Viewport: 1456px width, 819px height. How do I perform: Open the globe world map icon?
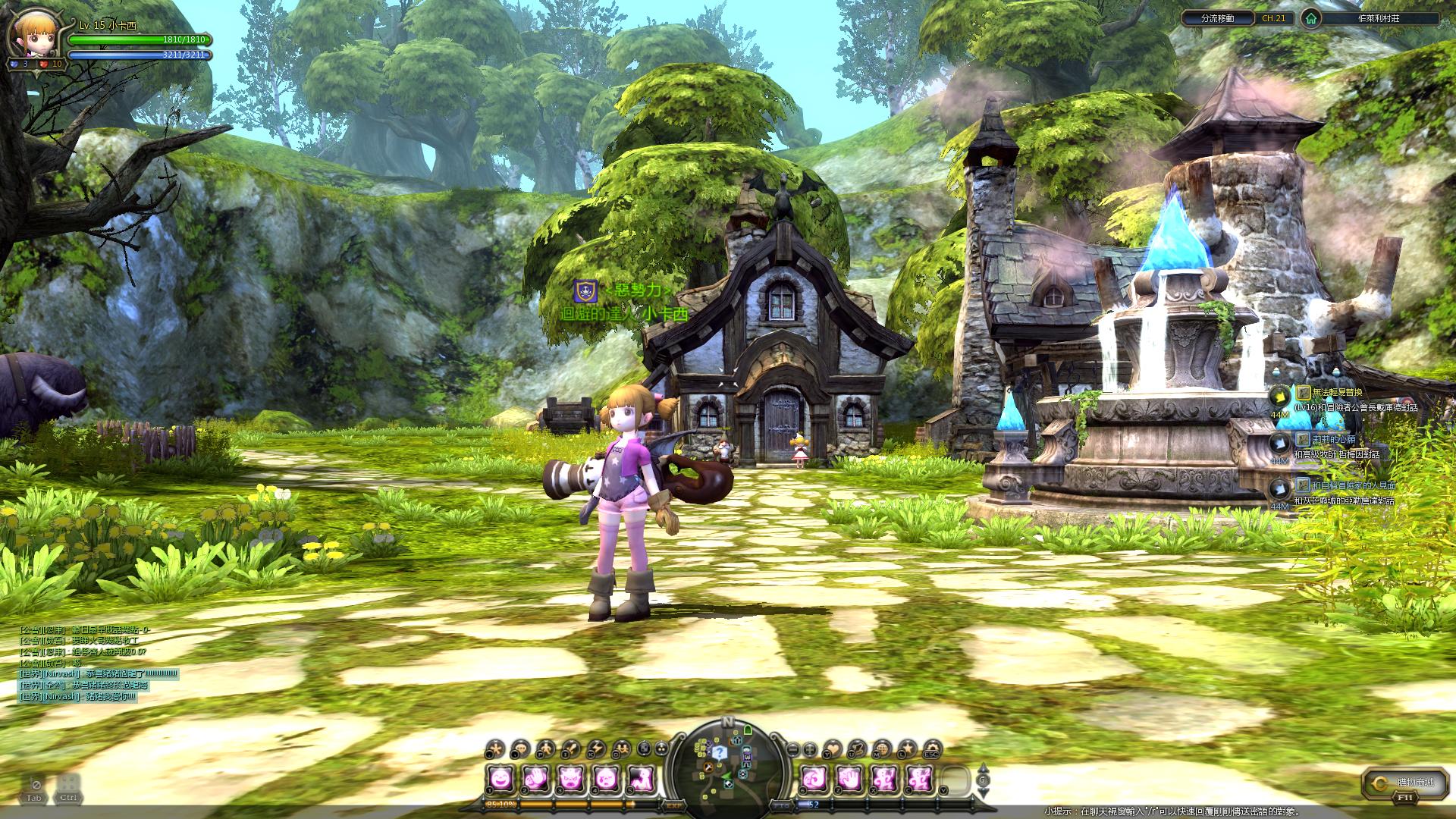[881, 749]
